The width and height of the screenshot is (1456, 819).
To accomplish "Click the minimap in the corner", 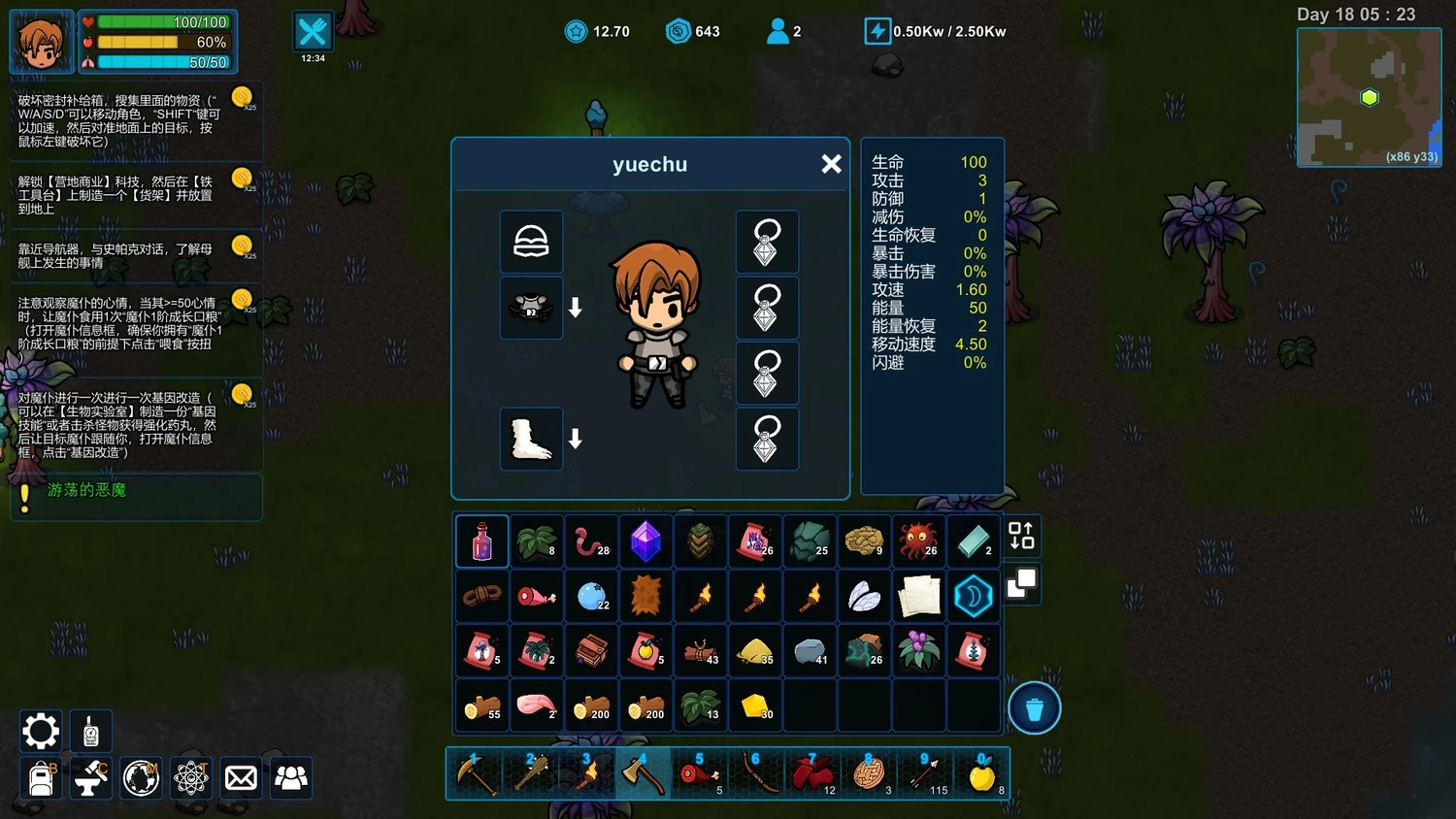I will [x=1369, y=97].
